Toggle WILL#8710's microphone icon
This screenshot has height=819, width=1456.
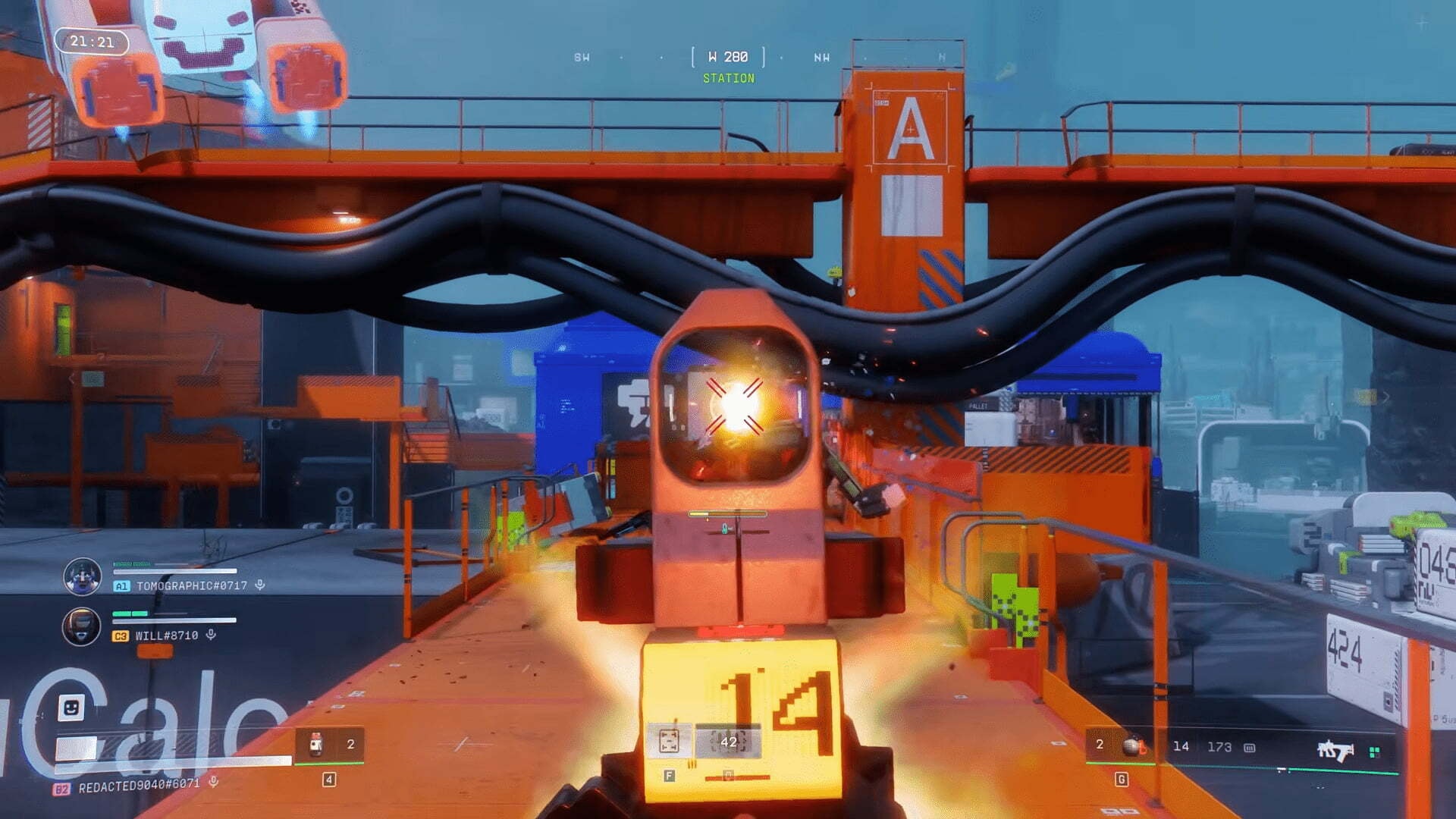pos(211,635)
